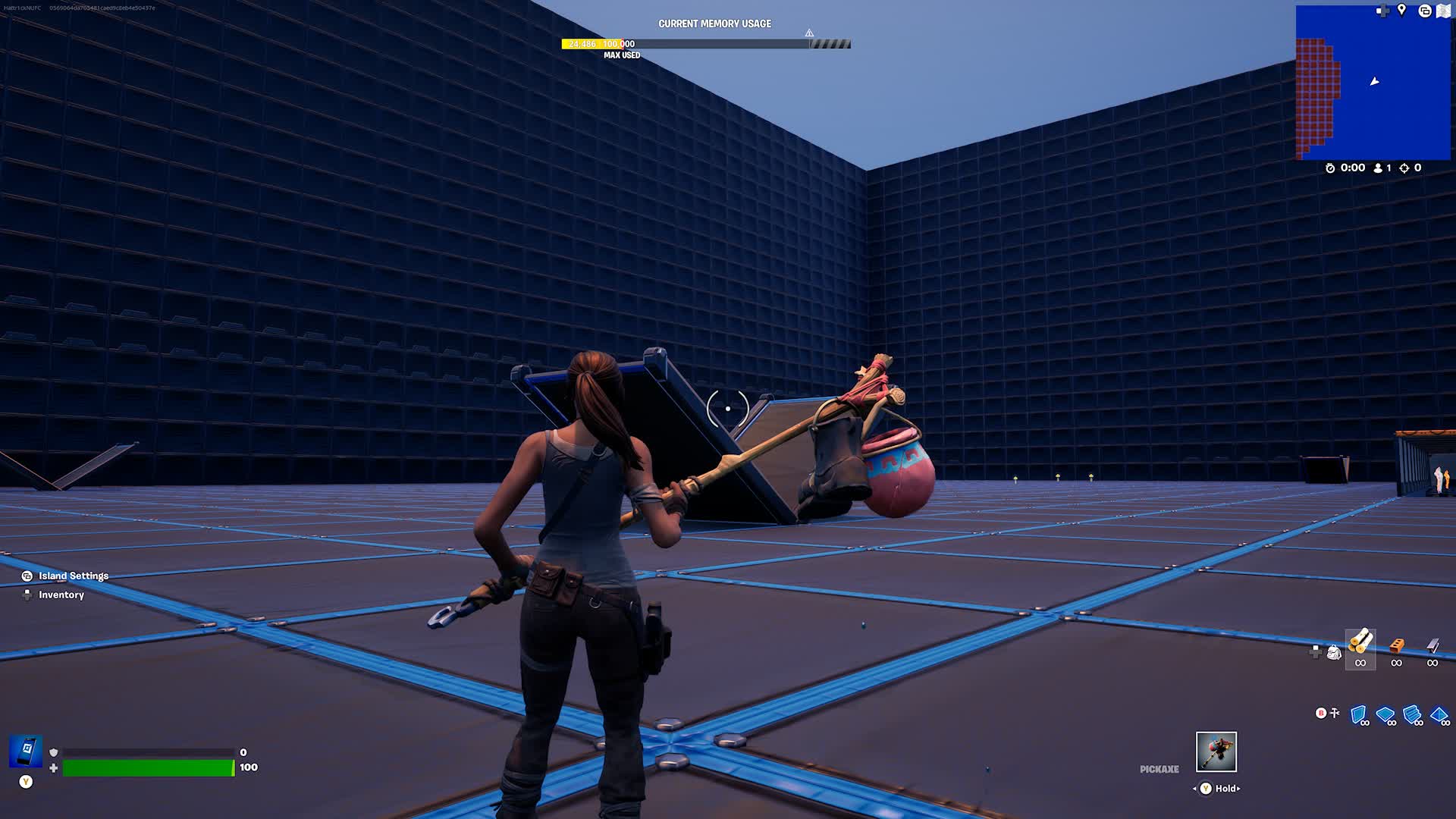Viewport: 1456px width, 819px height.
Task: Open the Island Settings menu
Action: [74, 576]
